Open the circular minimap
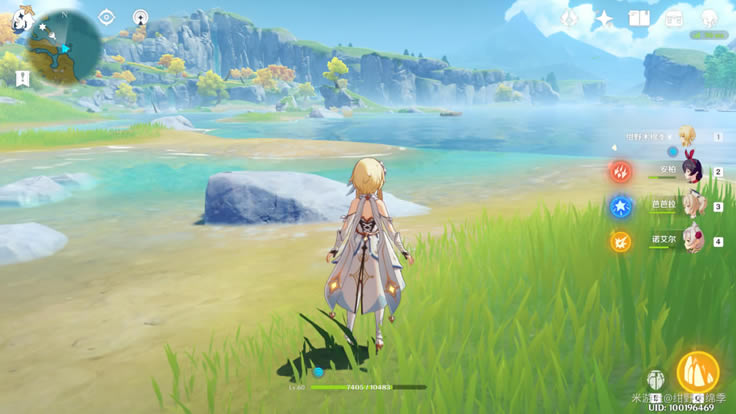The height and width of the screenshot is (414, 736). pyautogui.click(x=65, y=47)
